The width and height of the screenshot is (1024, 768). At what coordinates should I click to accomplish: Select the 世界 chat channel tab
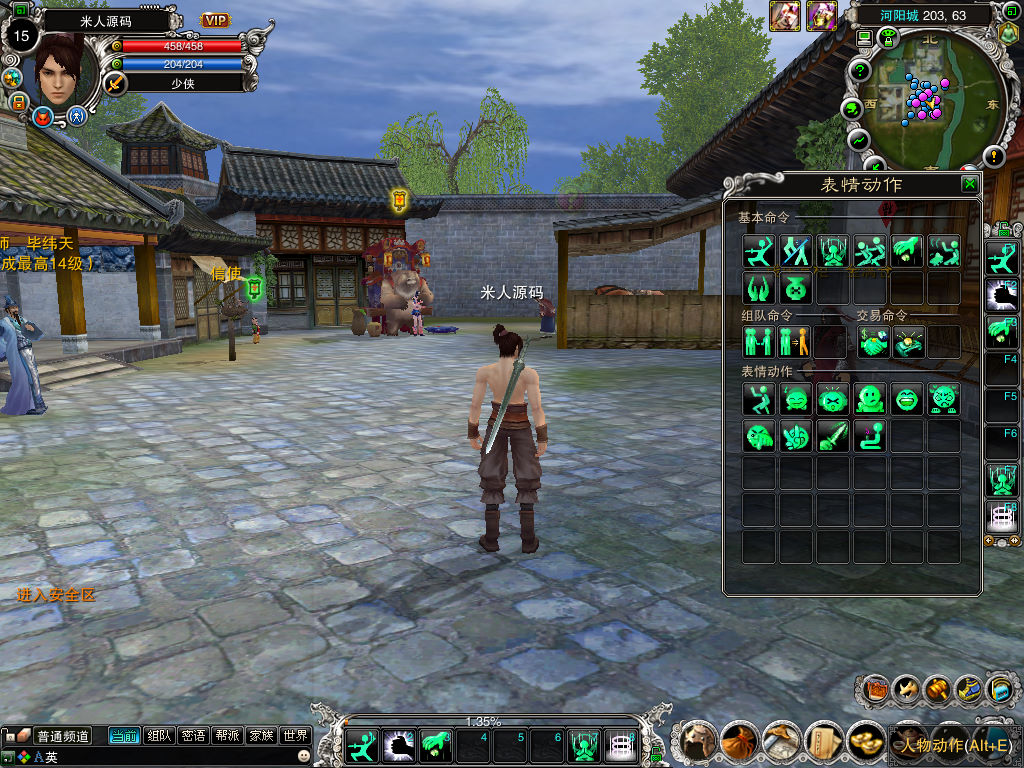click(x=295, y=736)
